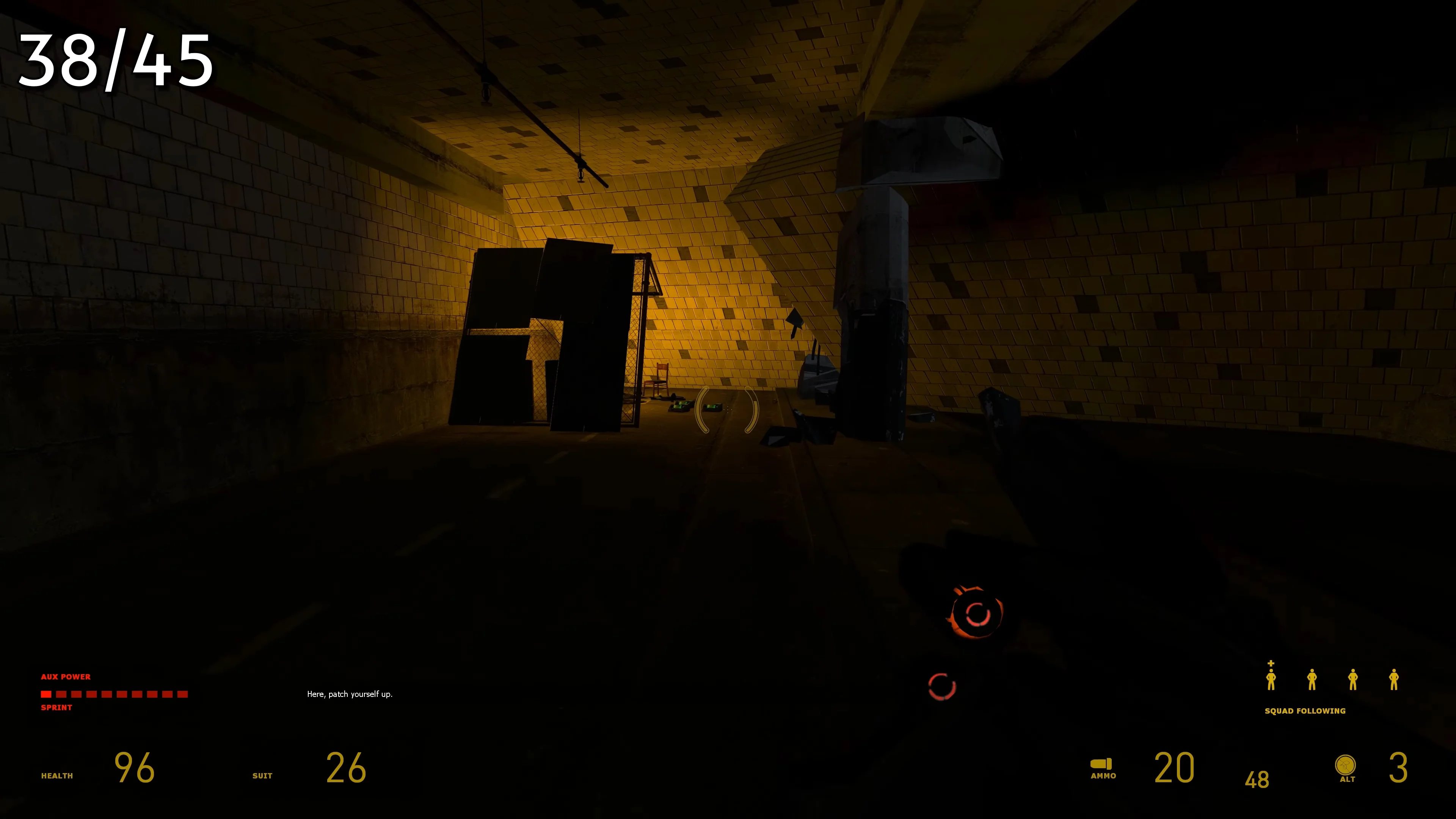Select the third squad member icon
1456x819 pixels.
(1353, 681)
